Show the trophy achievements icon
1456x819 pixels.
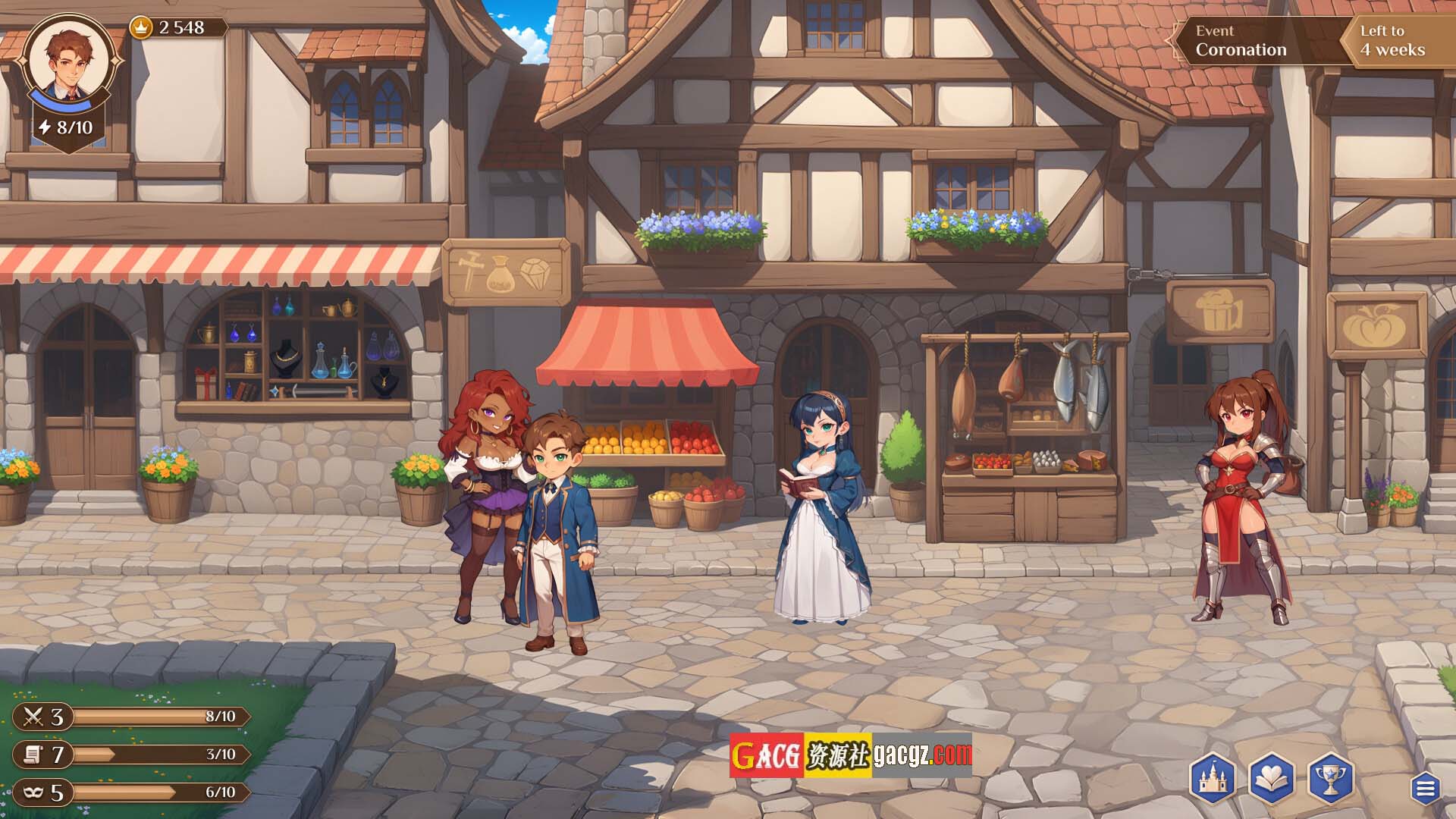[1330, 779]
